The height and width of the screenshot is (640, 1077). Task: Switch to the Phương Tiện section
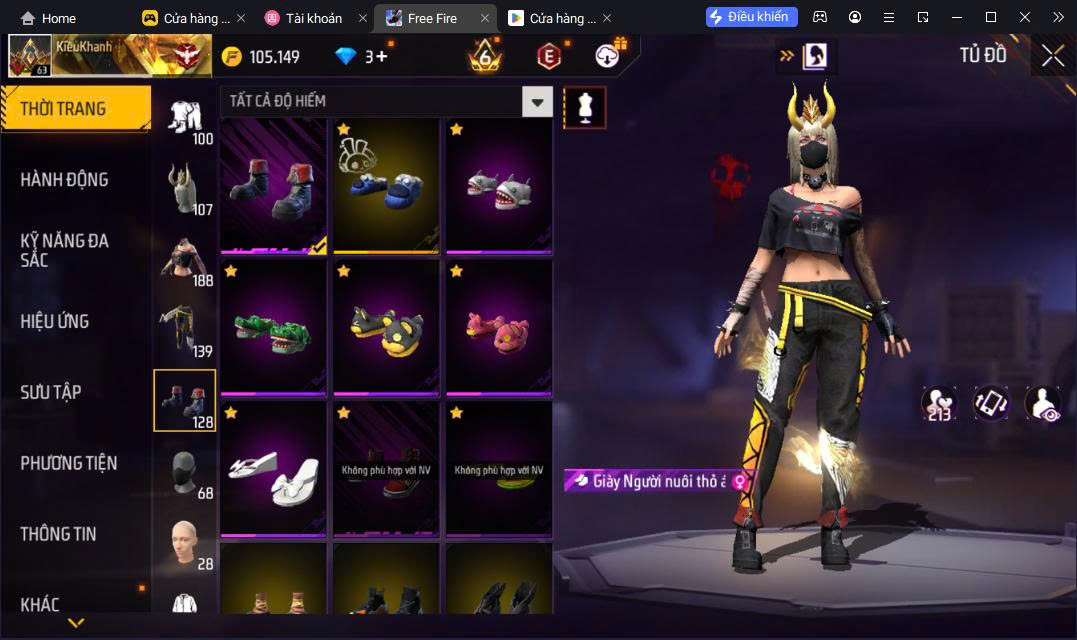[x=68, y=463]
